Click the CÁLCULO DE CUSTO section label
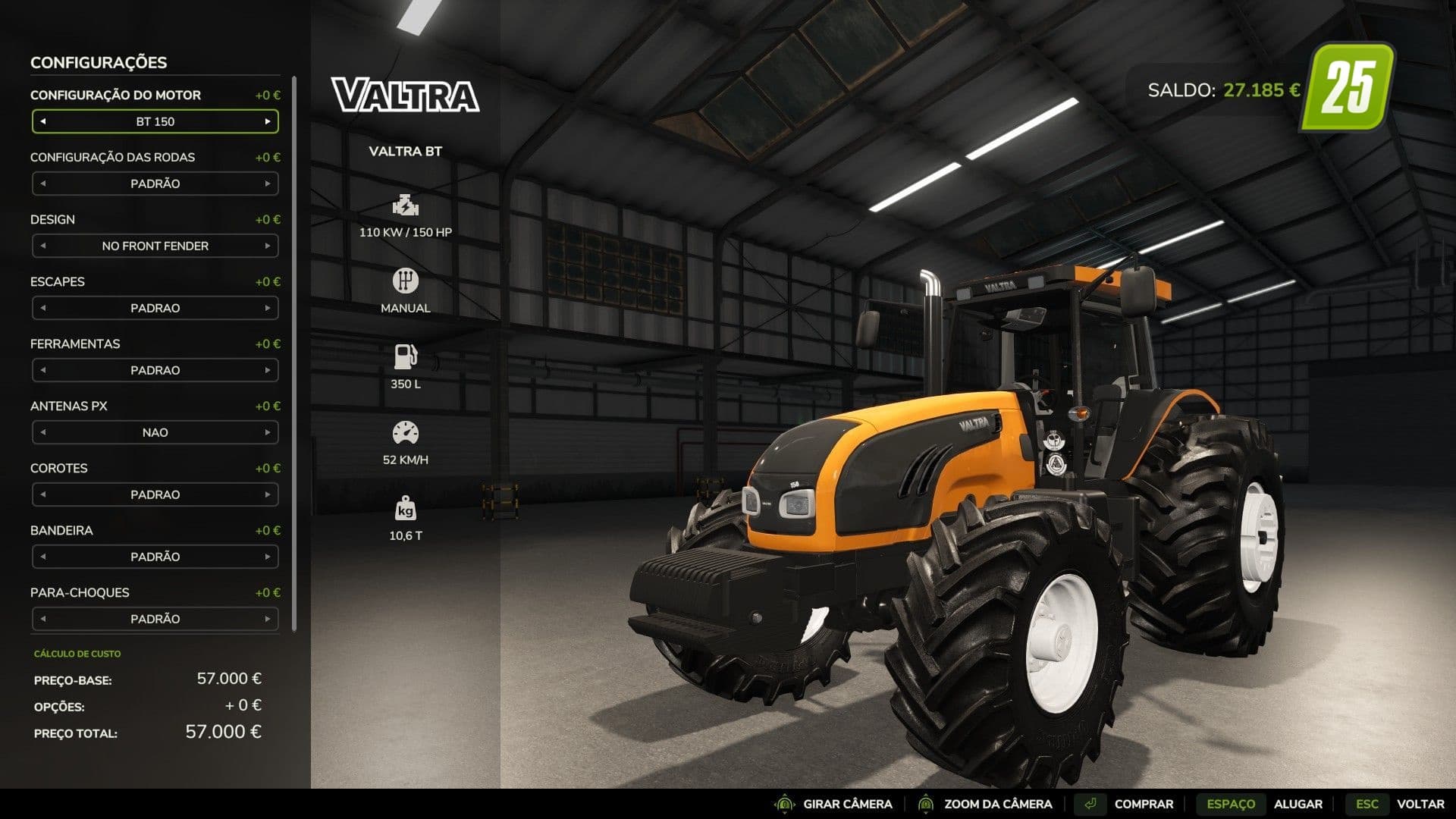Screen dimensions: 1456x819 77,653
